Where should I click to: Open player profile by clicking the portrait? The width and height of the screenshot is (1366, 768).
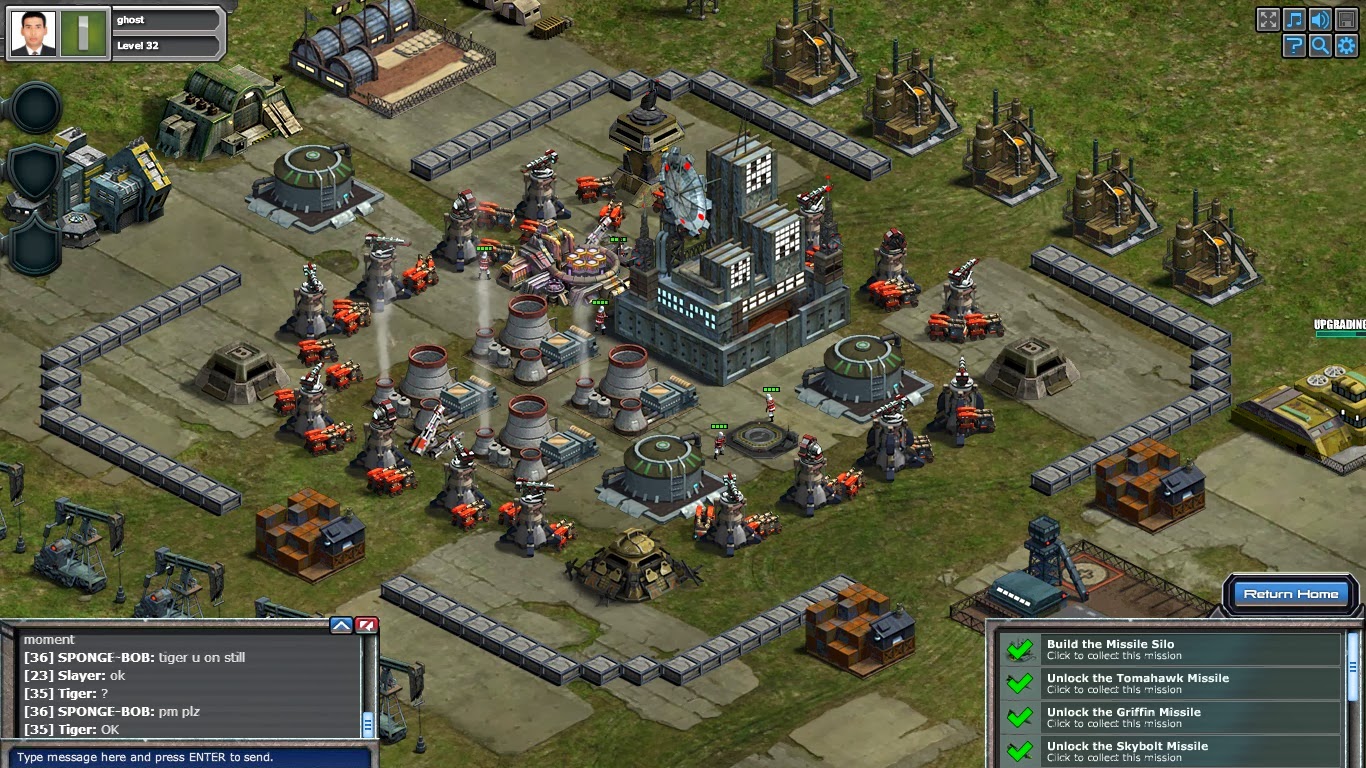click(x=32, y=33)
